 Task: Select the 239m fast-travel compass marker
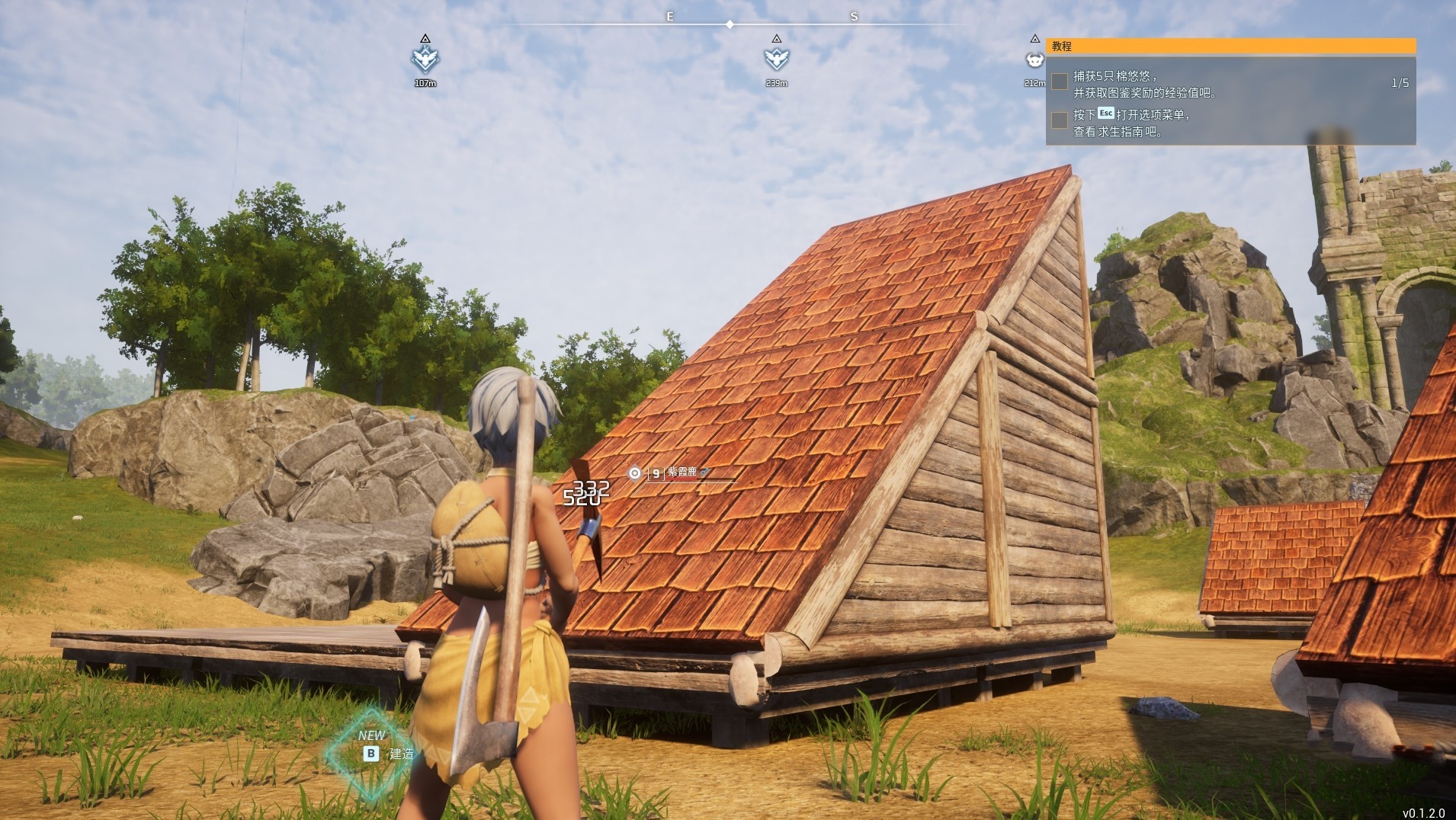tap(776, 58)
